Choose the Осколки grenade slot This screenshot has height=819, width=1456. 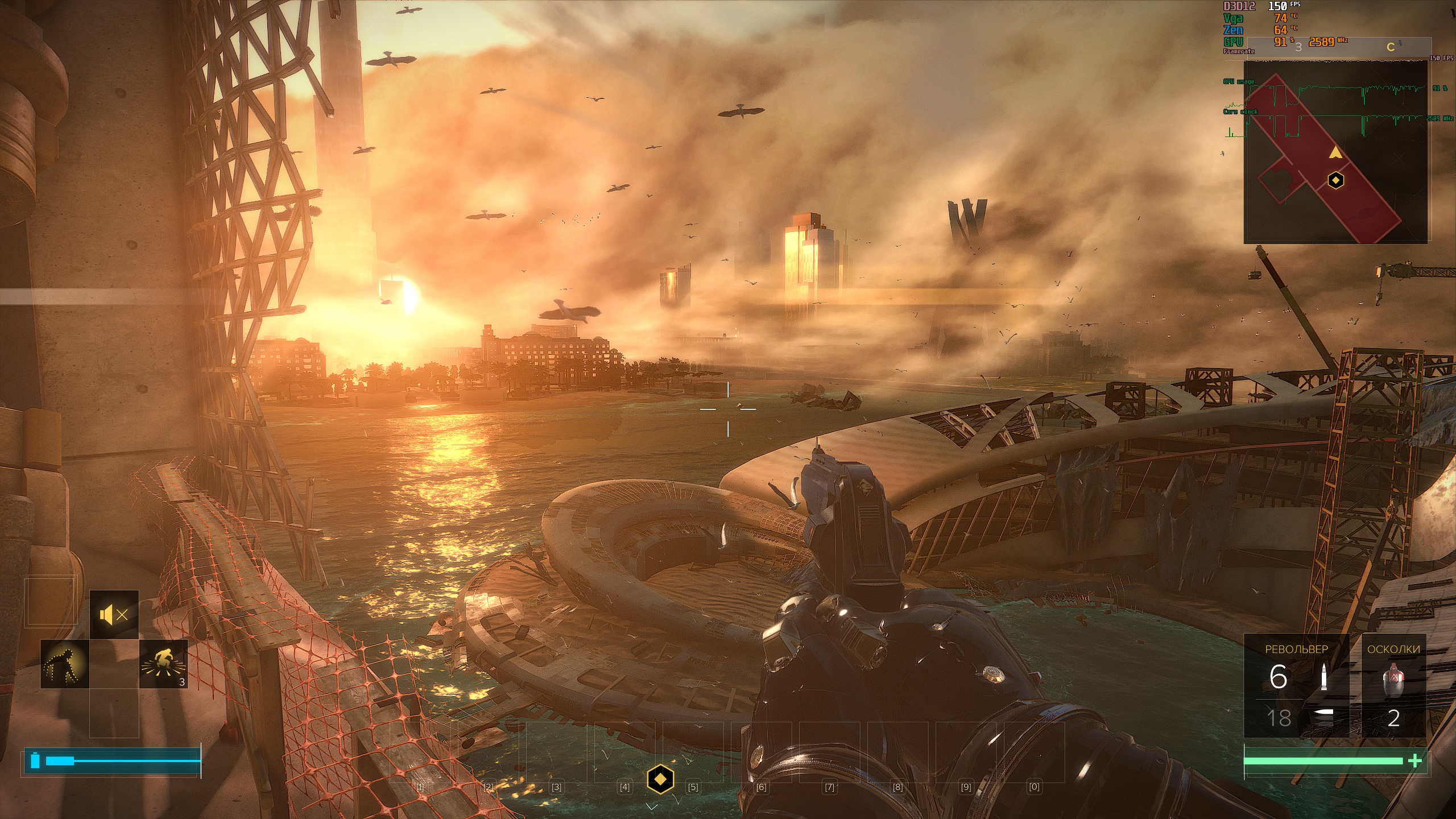point(1393,685)
